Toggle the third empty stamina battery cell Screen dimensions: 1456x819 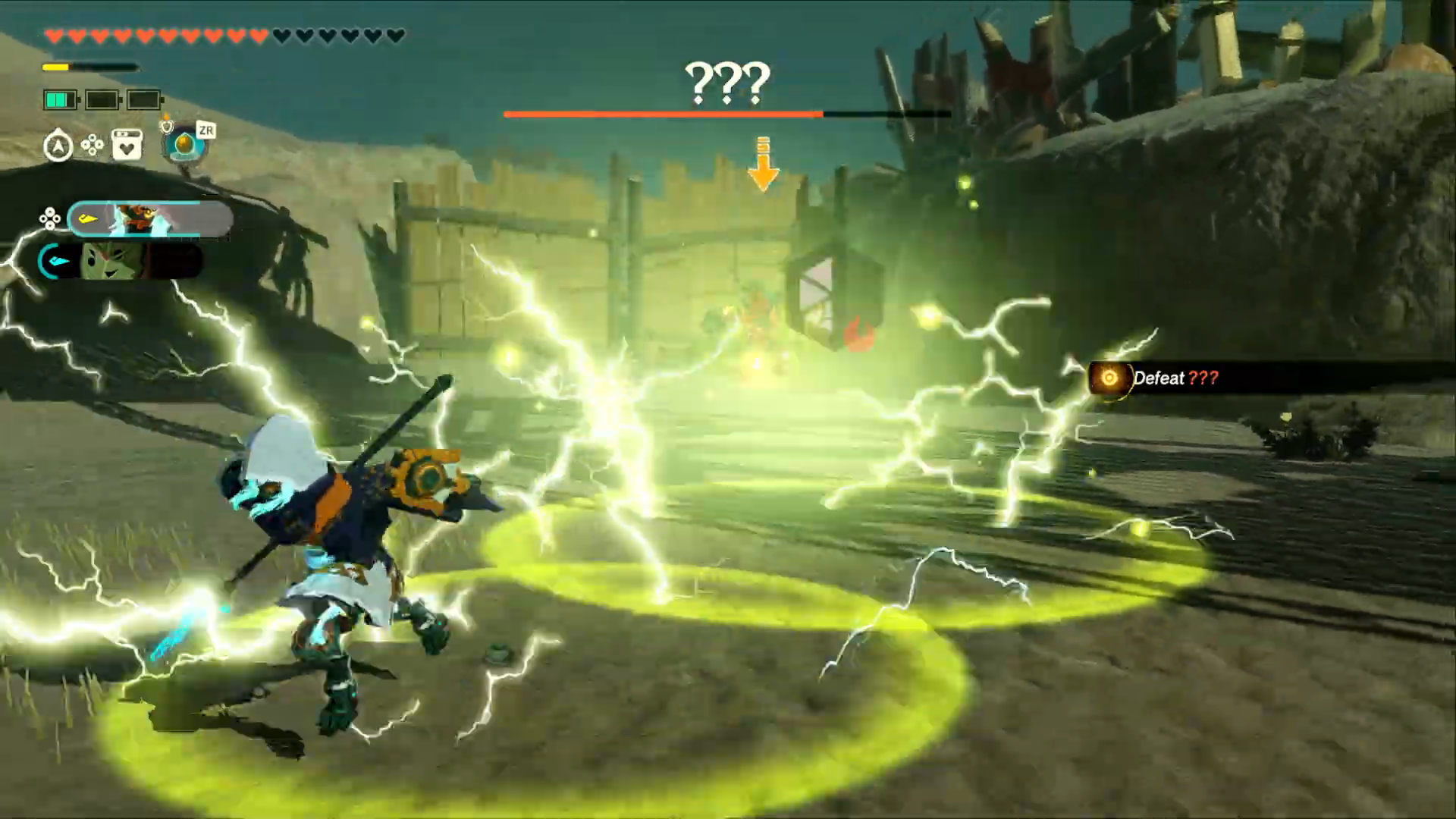coord(143,99)
